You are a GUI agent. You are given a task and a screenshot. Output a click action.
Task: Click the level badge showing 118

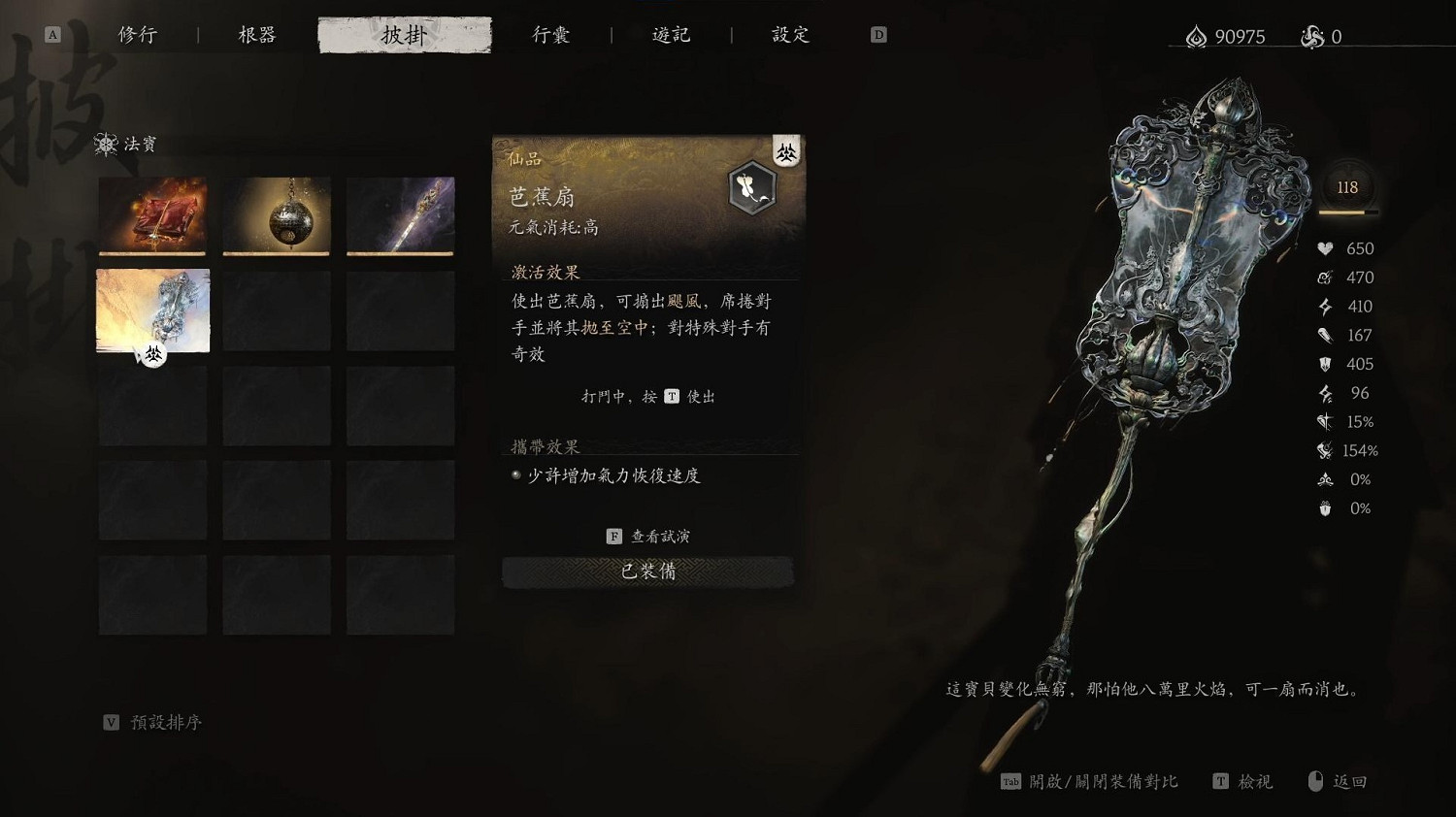(1346, 186)
